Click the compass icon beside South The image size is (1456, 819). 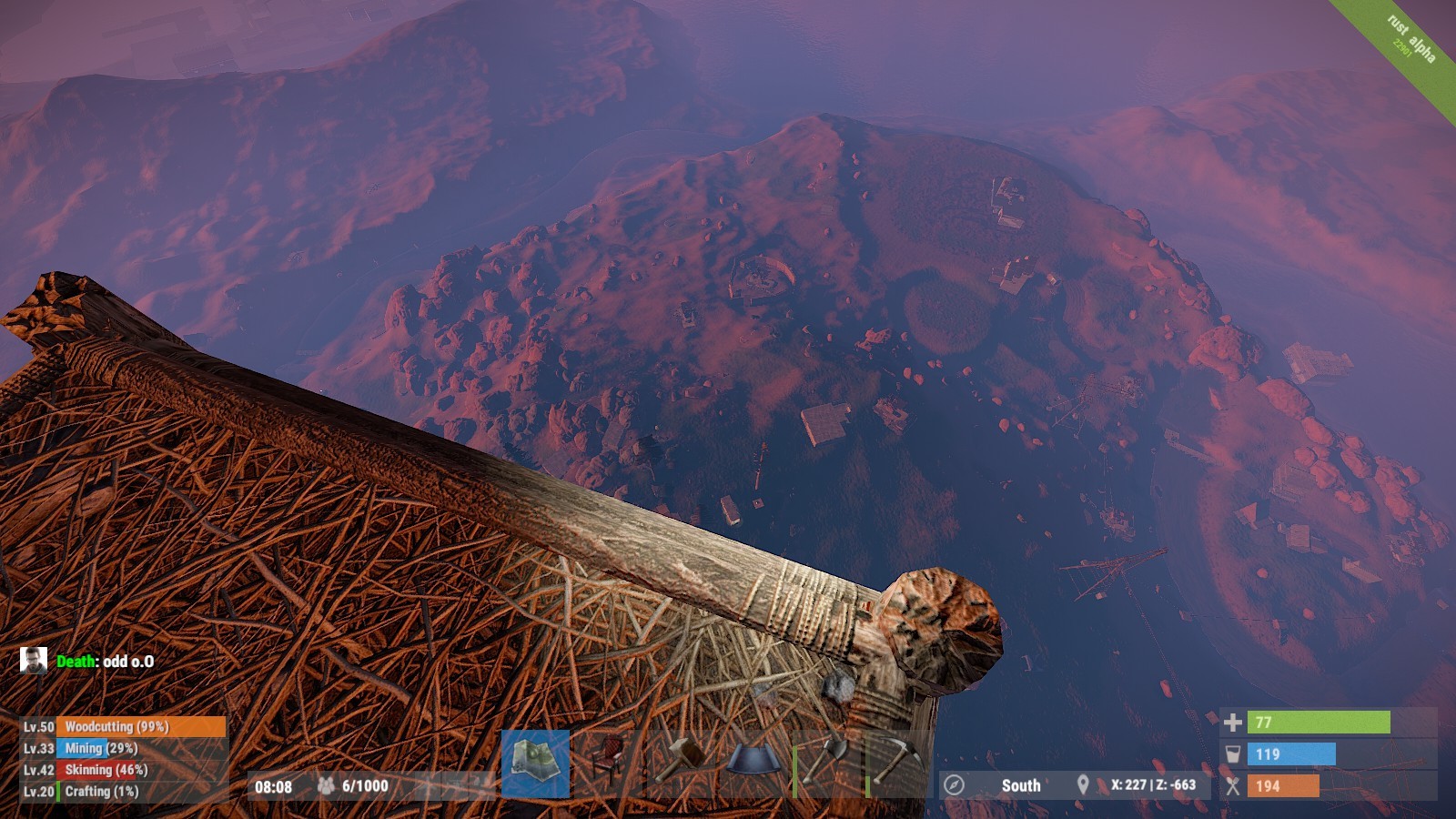pyautogui.click(x=954, y=784)
